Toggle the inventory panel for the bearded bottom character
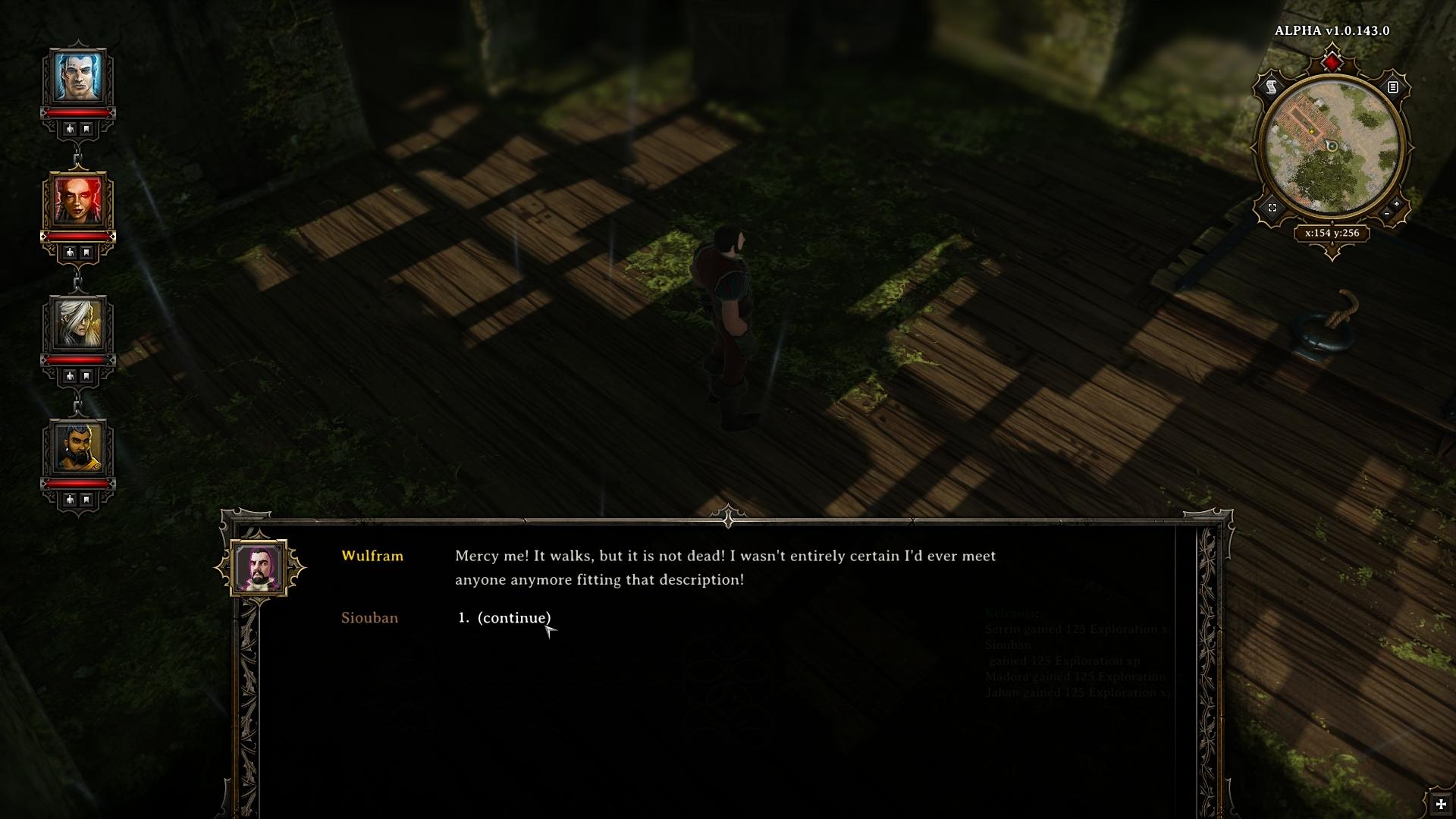 [x=70, y=498]
